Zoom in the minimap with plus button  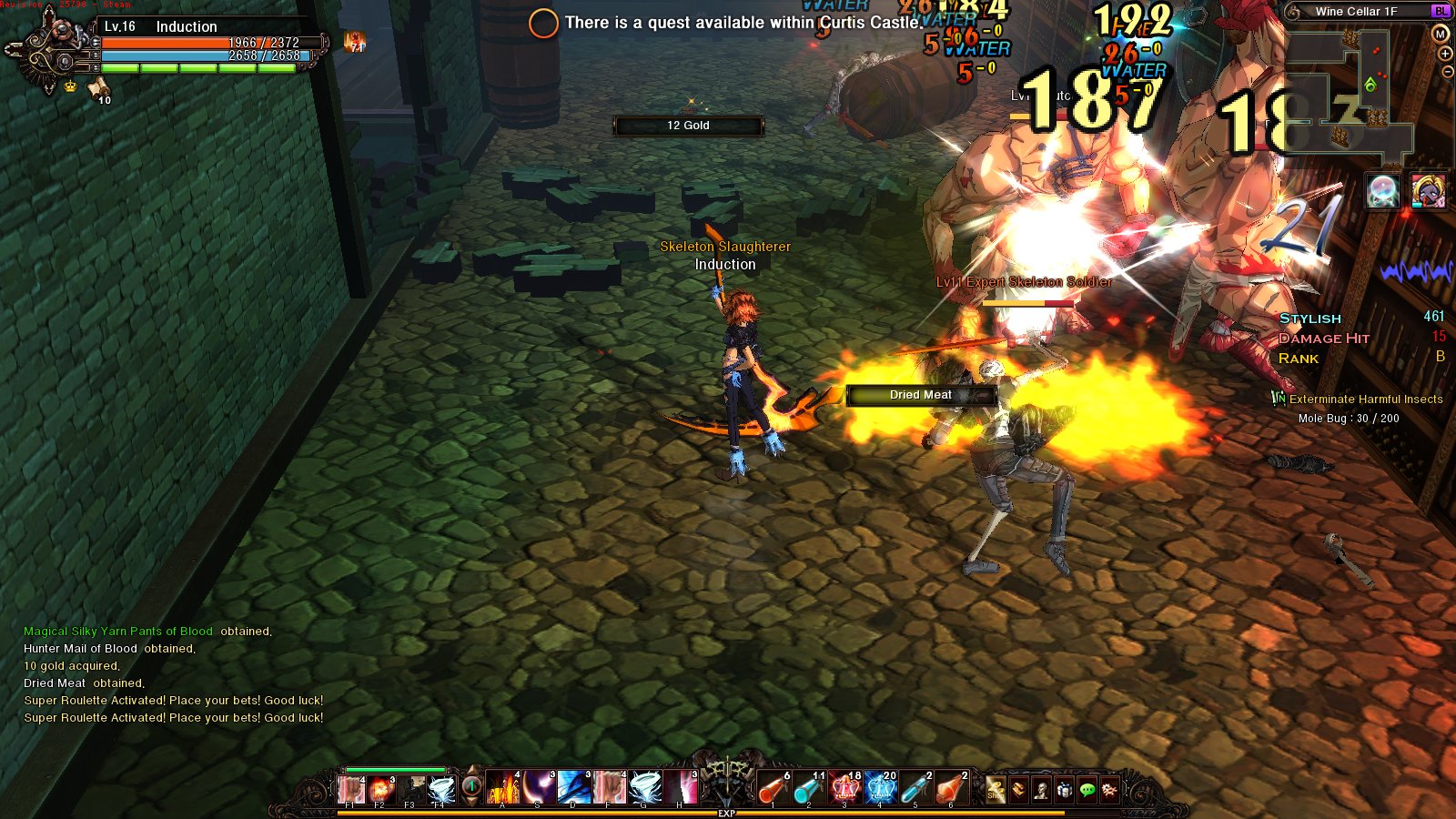pyautogui.click(x=1446, y=54)
